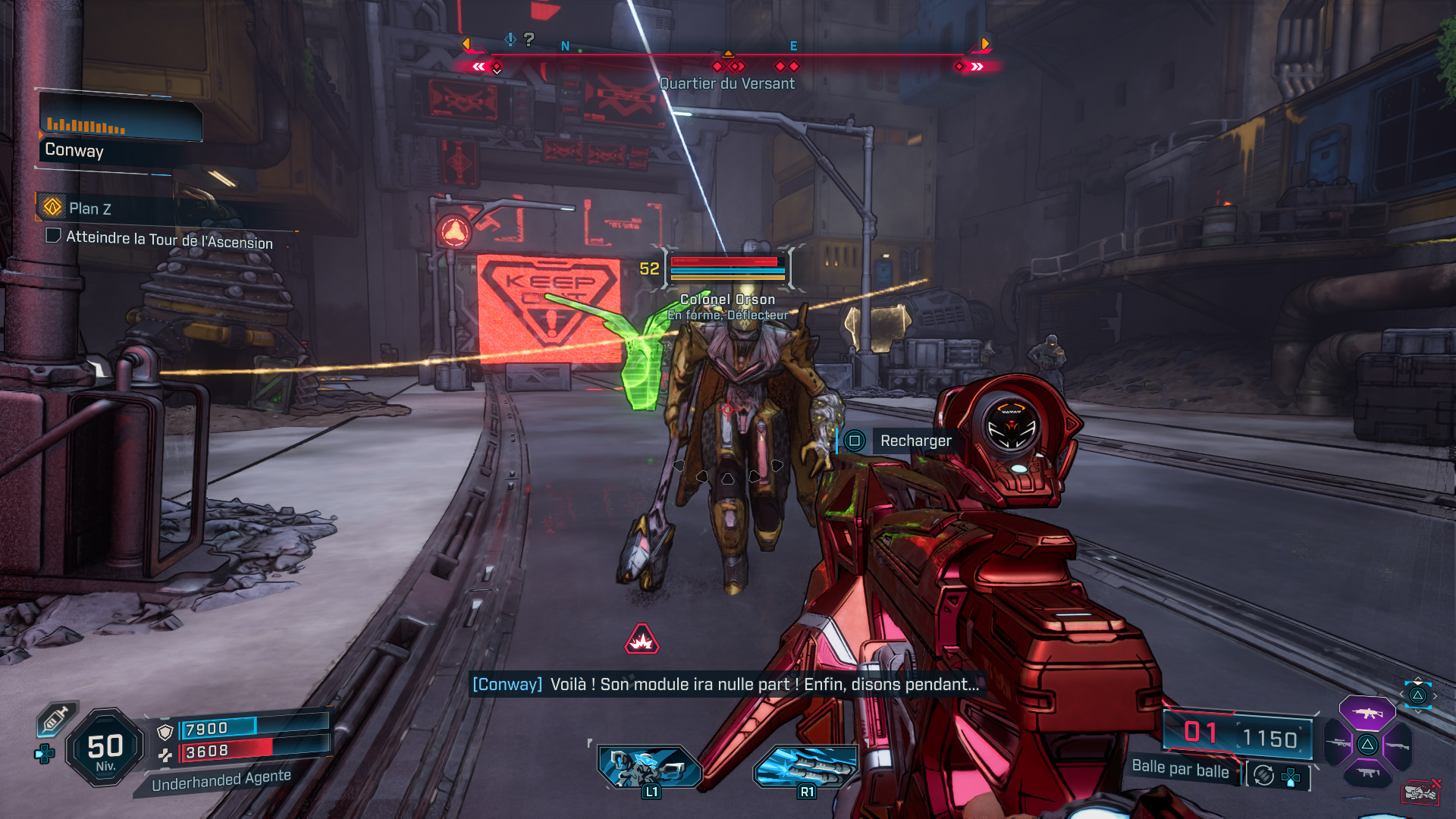
Task: Click the level 50 character badge
Action: pos(105,748)
